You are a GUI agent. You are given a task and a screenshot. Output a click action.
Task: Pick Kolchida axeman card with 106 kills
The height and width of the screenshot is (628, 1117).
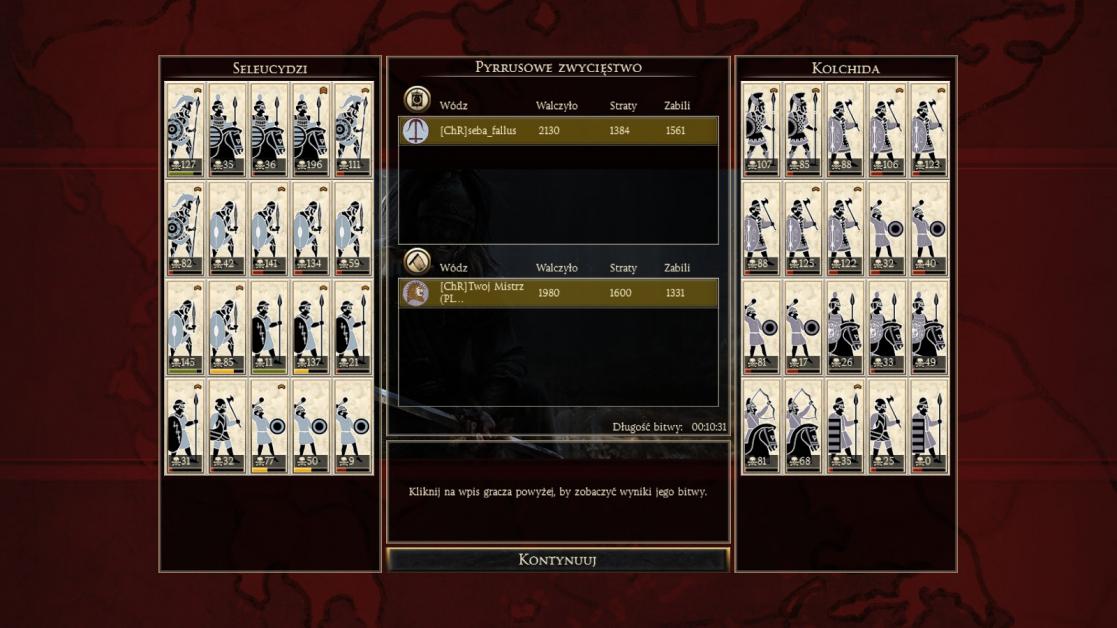tap(887, 128)
